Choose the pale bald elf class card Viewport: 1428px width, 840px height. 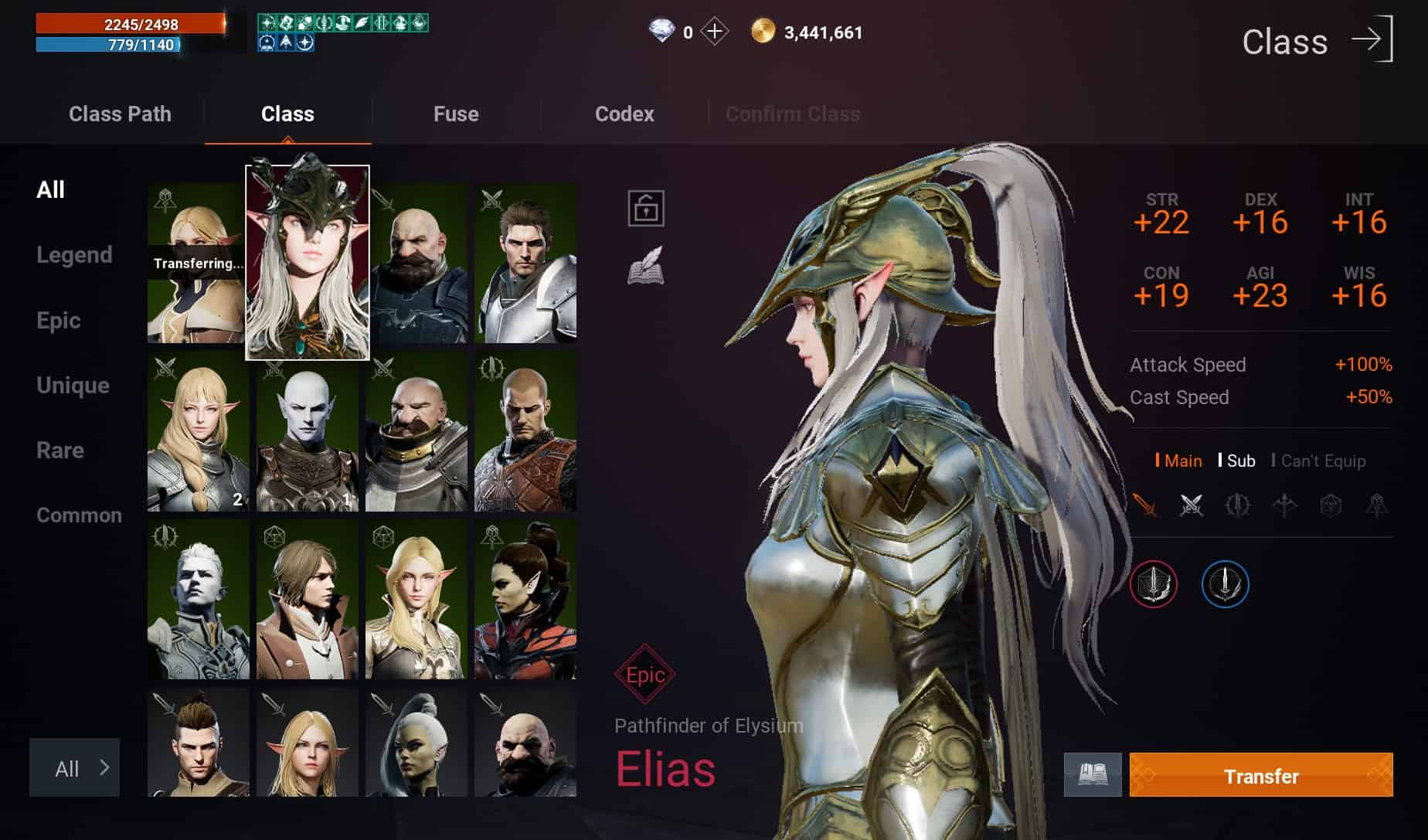307,433
